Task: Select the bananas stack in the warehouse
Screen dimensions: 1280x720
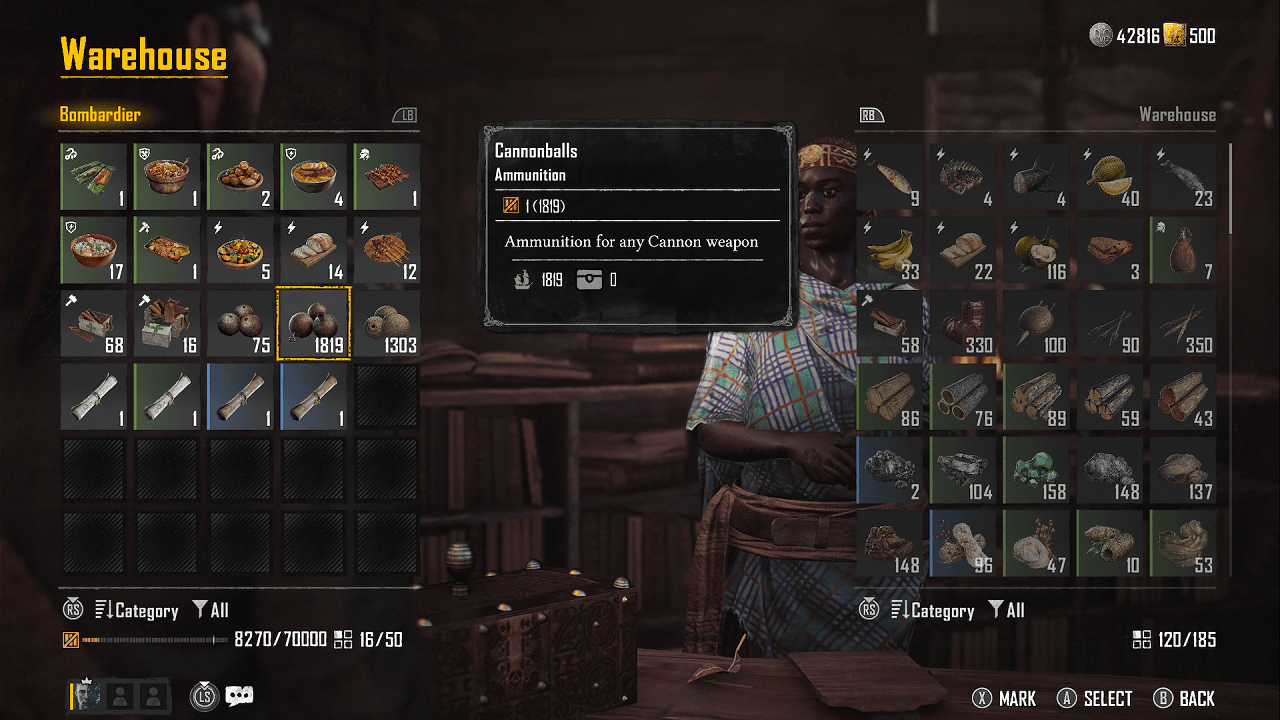Action: point(890,250)
